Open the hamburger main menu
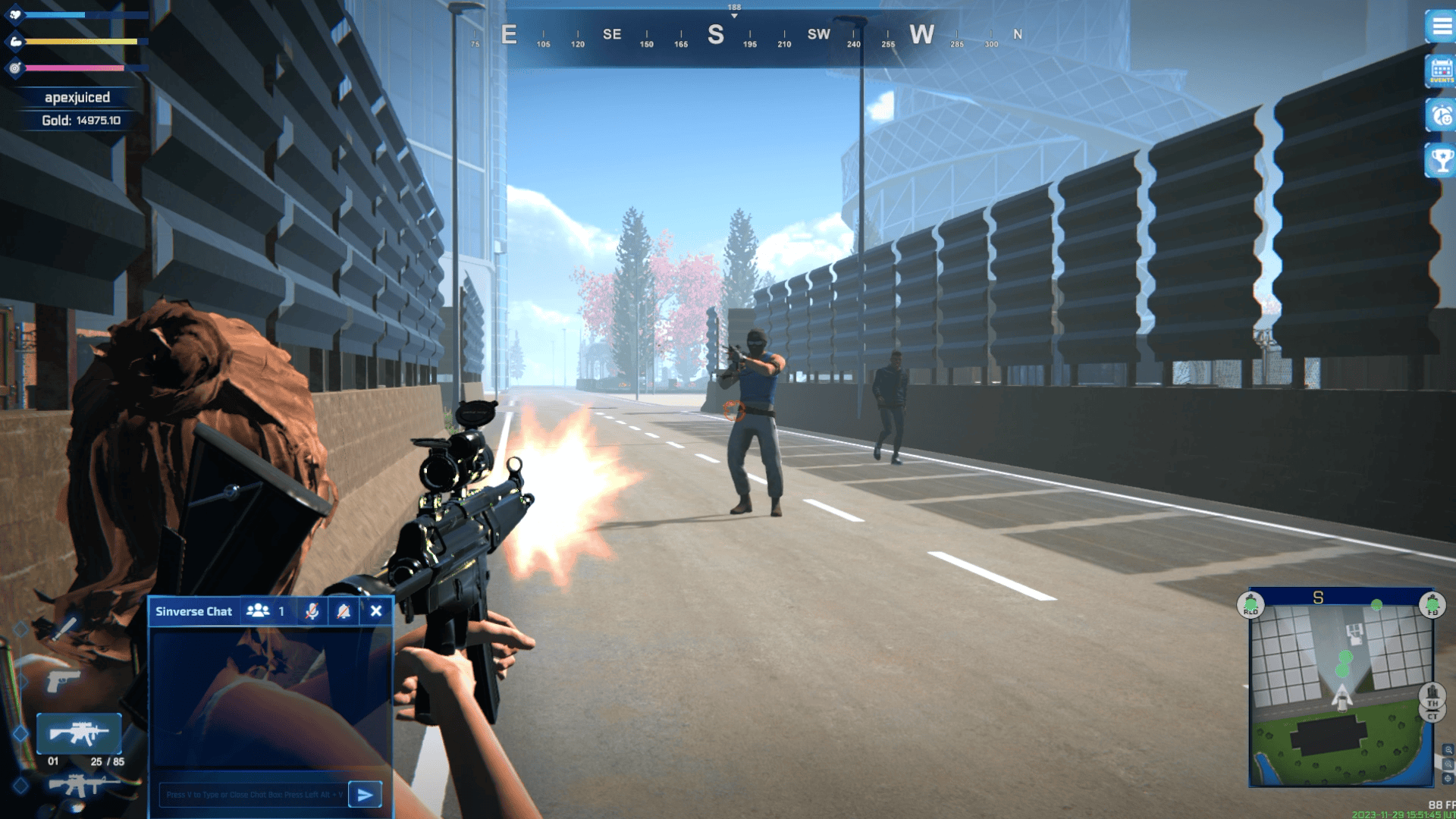Image resolution: width=1456 pixels, height=819 pixels. [1441, 27]
